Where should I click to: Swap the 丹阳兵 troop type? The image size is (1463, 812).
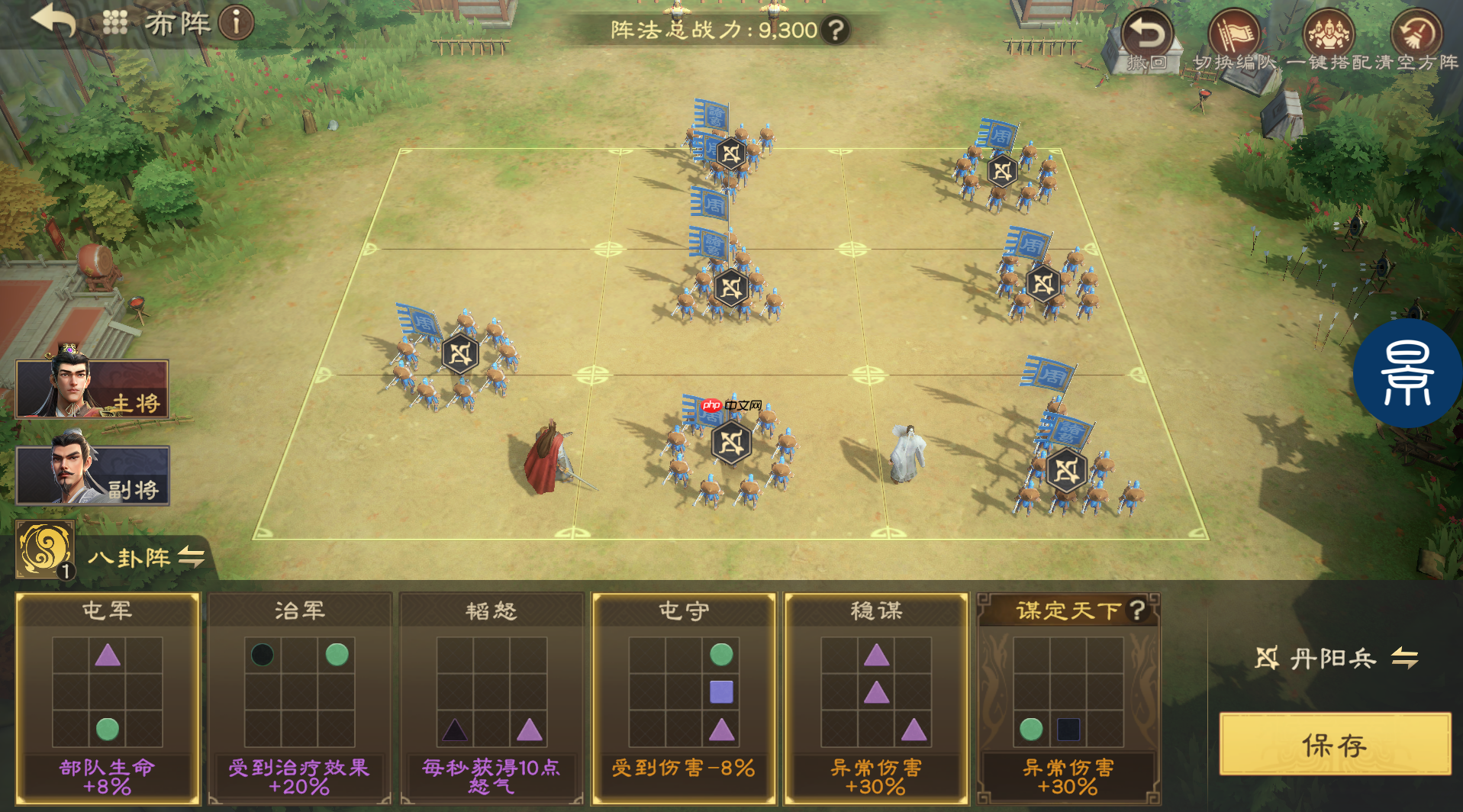point(1404,658)
